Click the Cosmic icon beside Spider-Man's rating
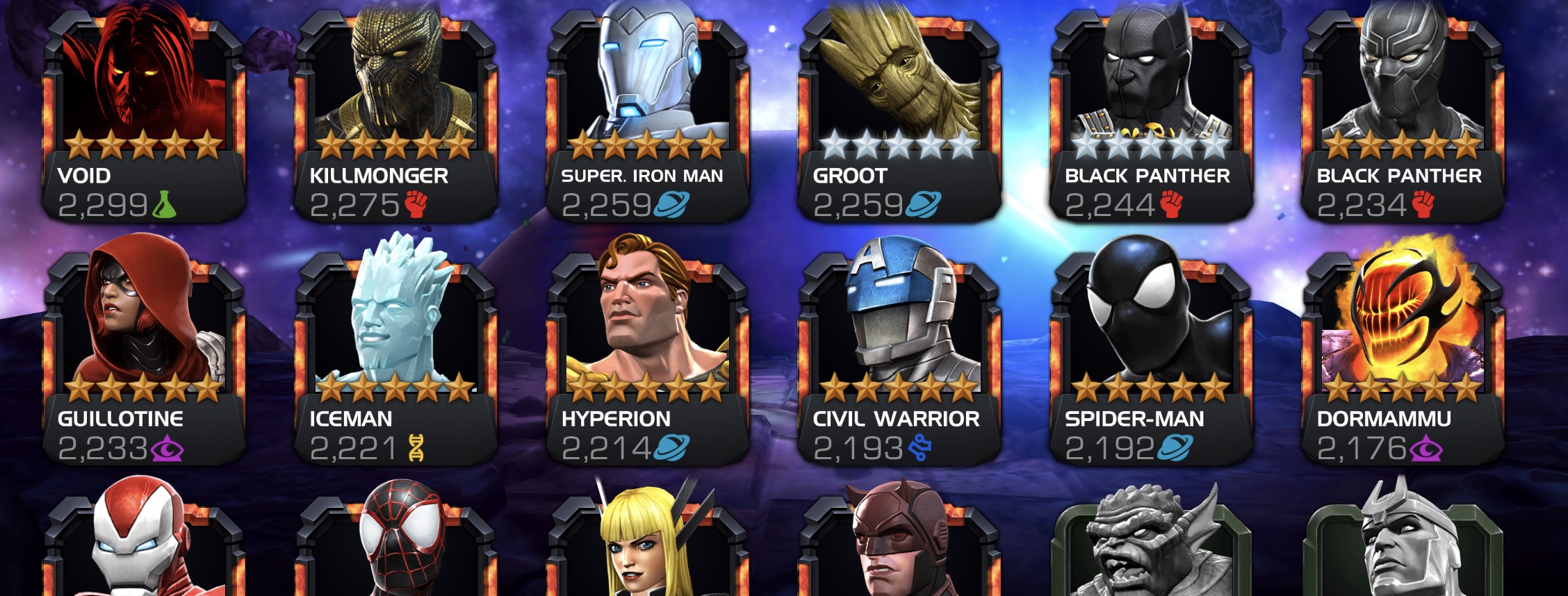Viewport: 1568px width, 596px height. 1177,449
